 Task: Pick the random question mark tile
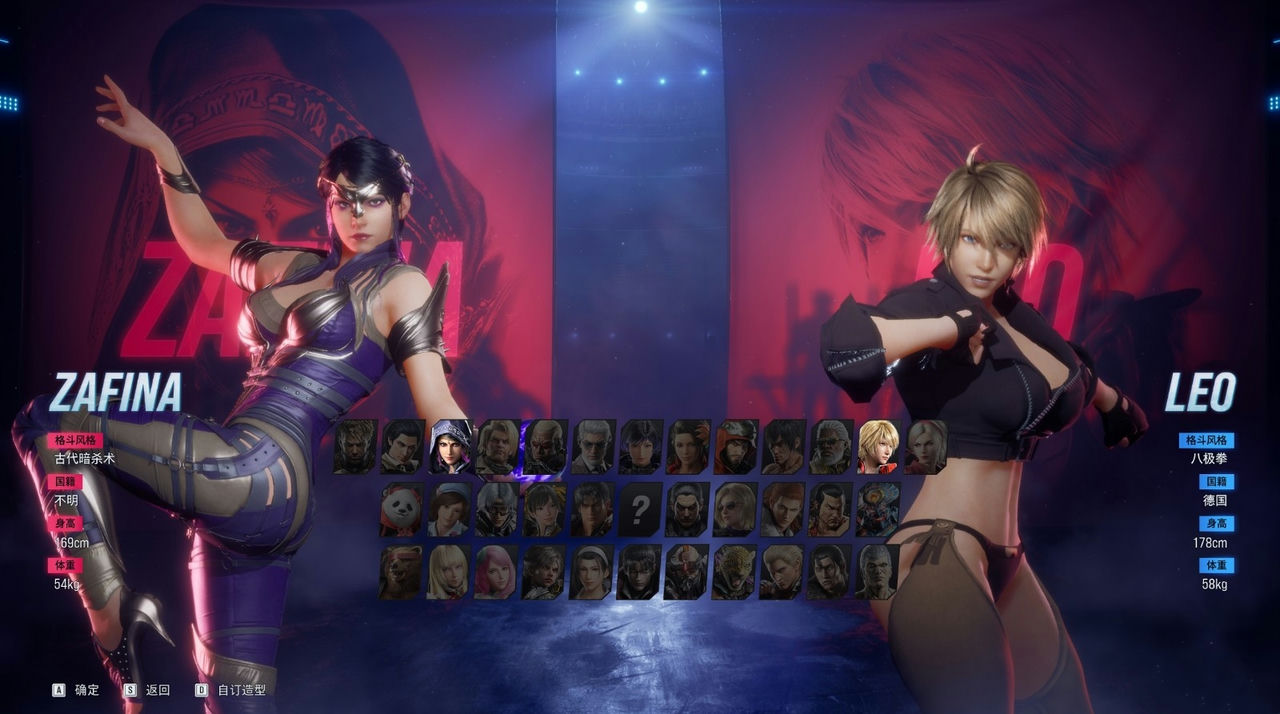point(639,510)
